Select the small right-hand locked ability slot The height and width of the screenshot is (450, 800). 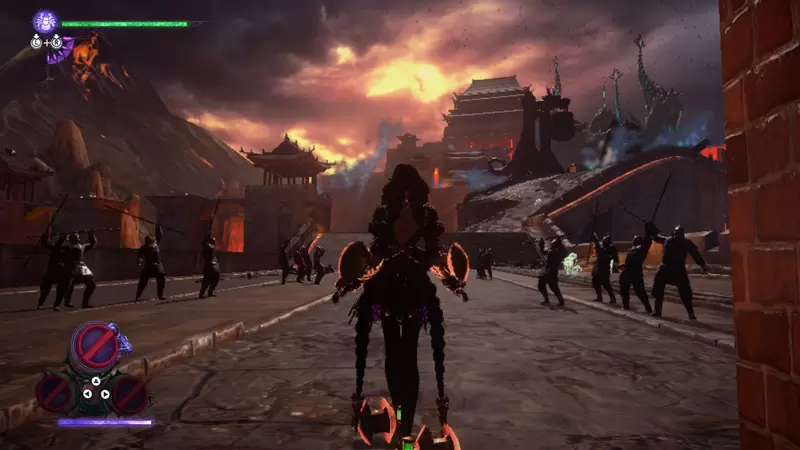point(129,393)
